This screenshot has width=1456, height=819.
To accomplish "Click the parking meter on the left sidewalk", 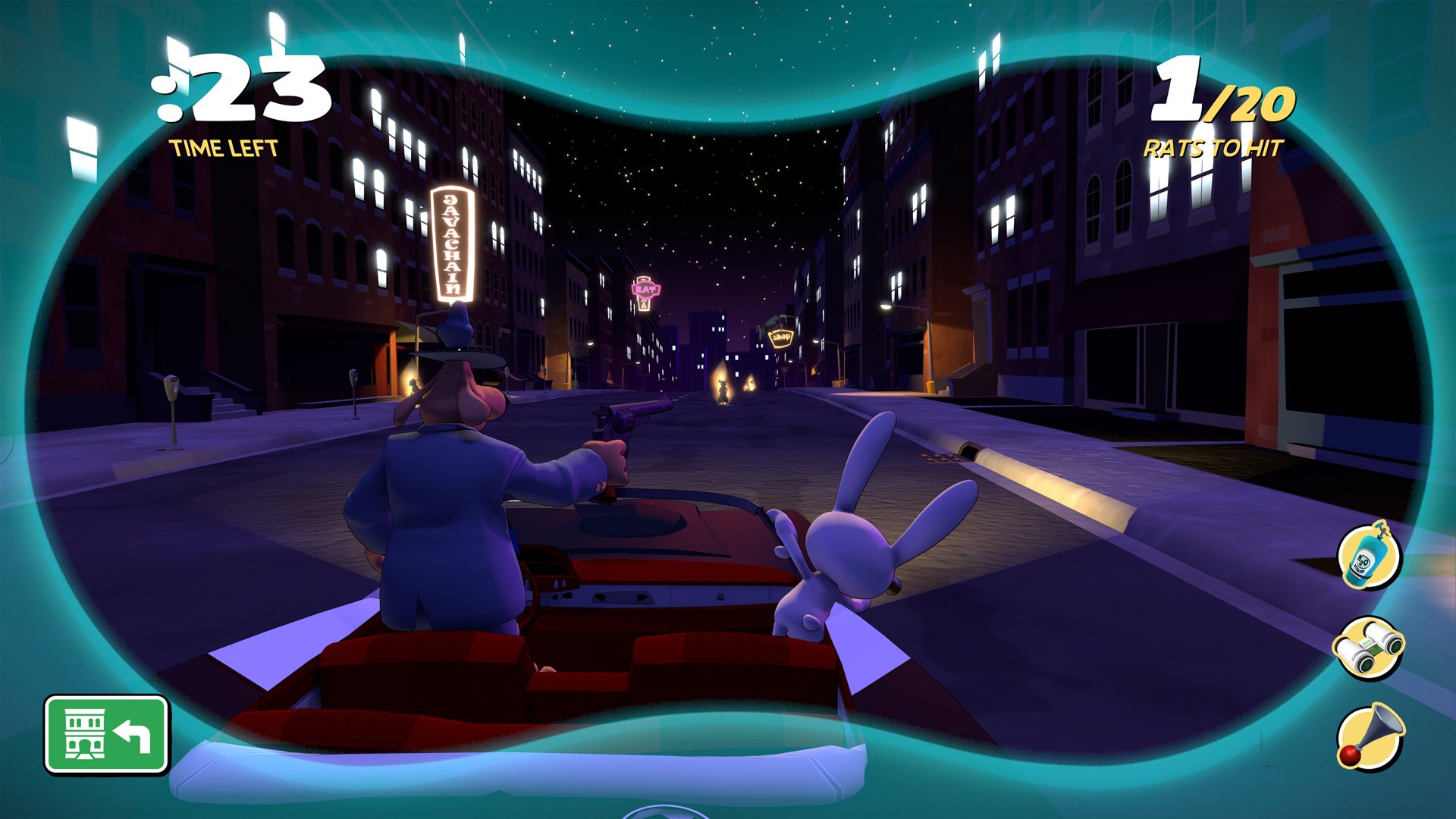I will coord(173,388).
